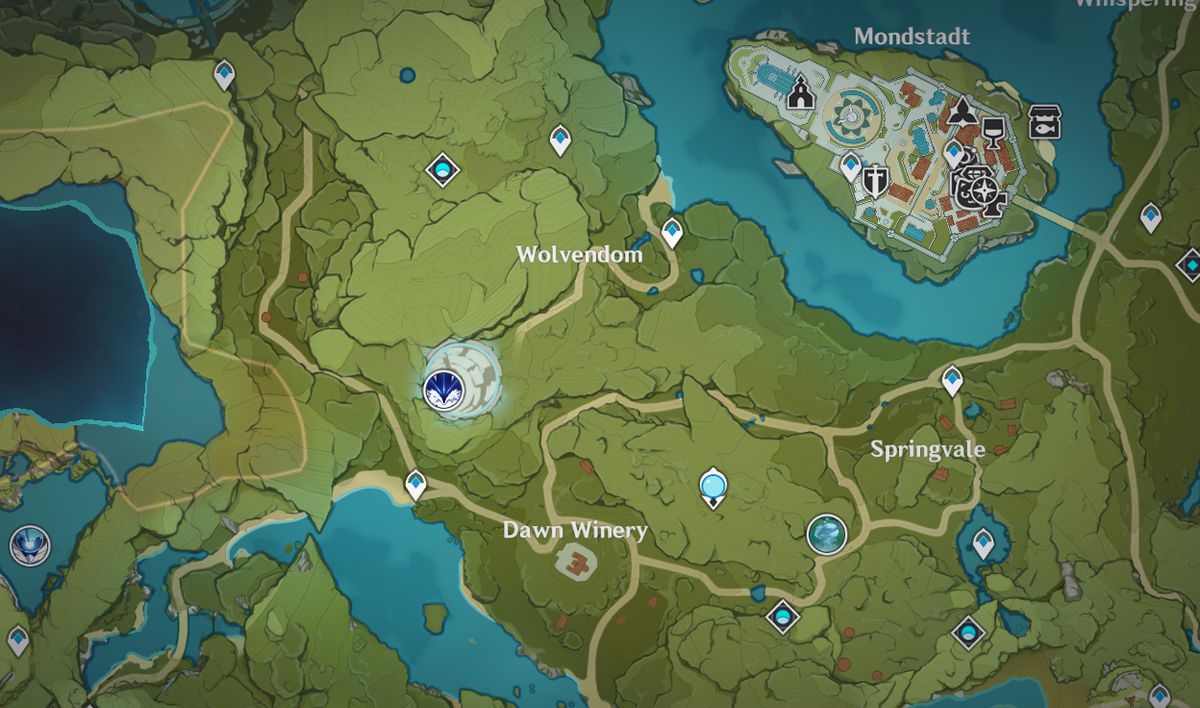Choose the Statue of the Seven marker
Screen dimensions: 1200x708
click(x=712, y=487)
